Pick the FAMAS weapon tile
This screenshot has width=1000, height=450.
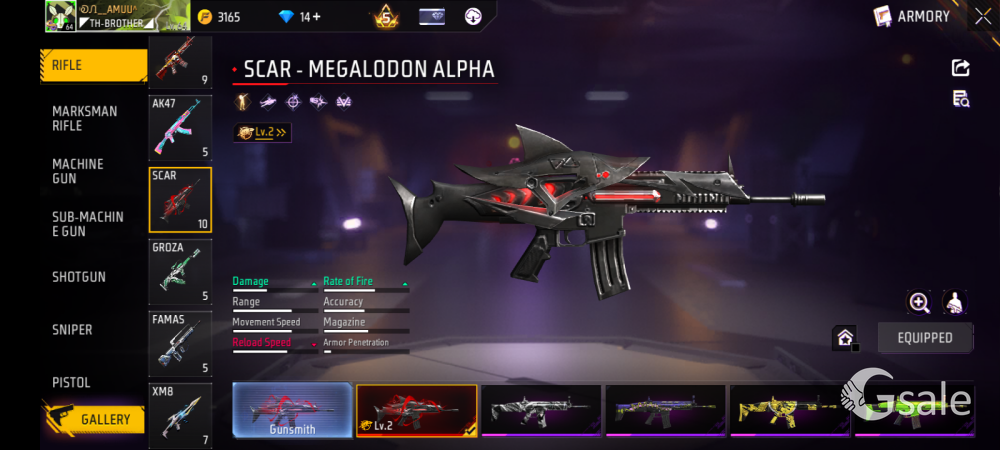180,343
